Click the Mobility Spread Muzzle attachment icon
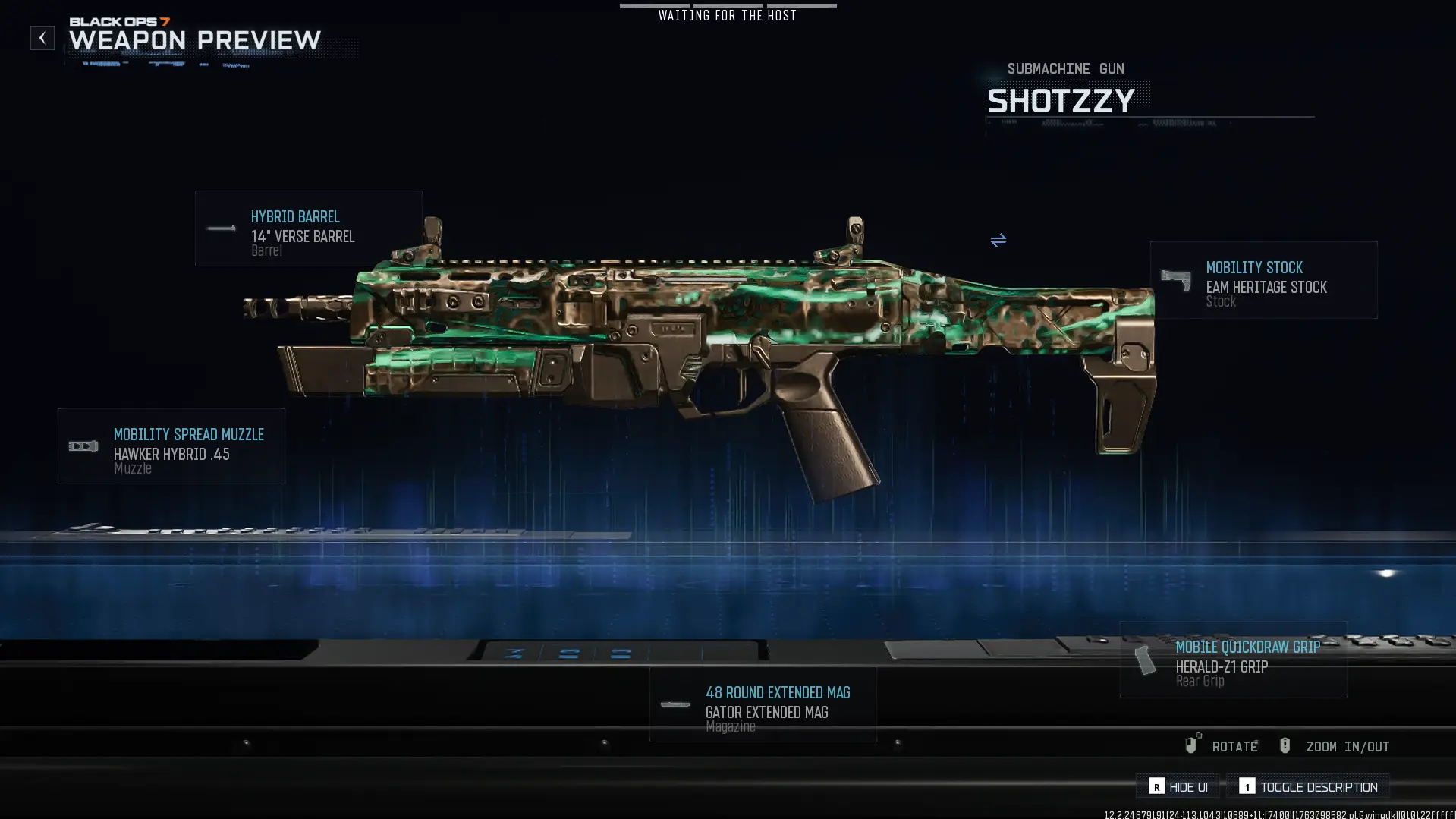Image resolution: width=1456 pixels, height=819 pixels. tap(82, 446)
